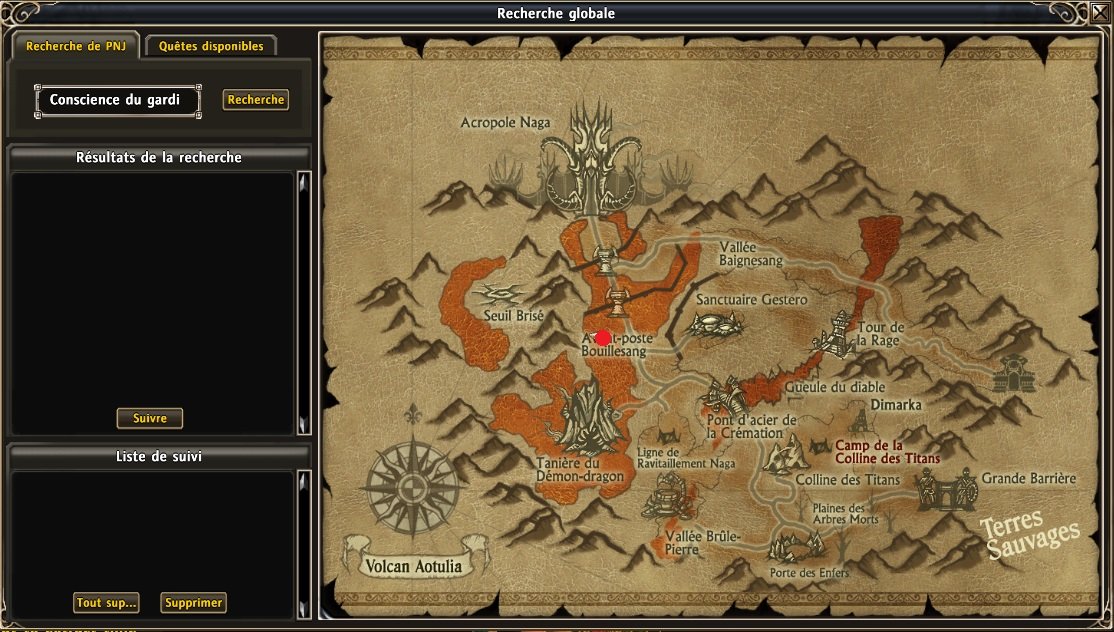1114x632 pixels.
Task: Switch to the Recherche de PNJ tab
Action: (76, 46)
